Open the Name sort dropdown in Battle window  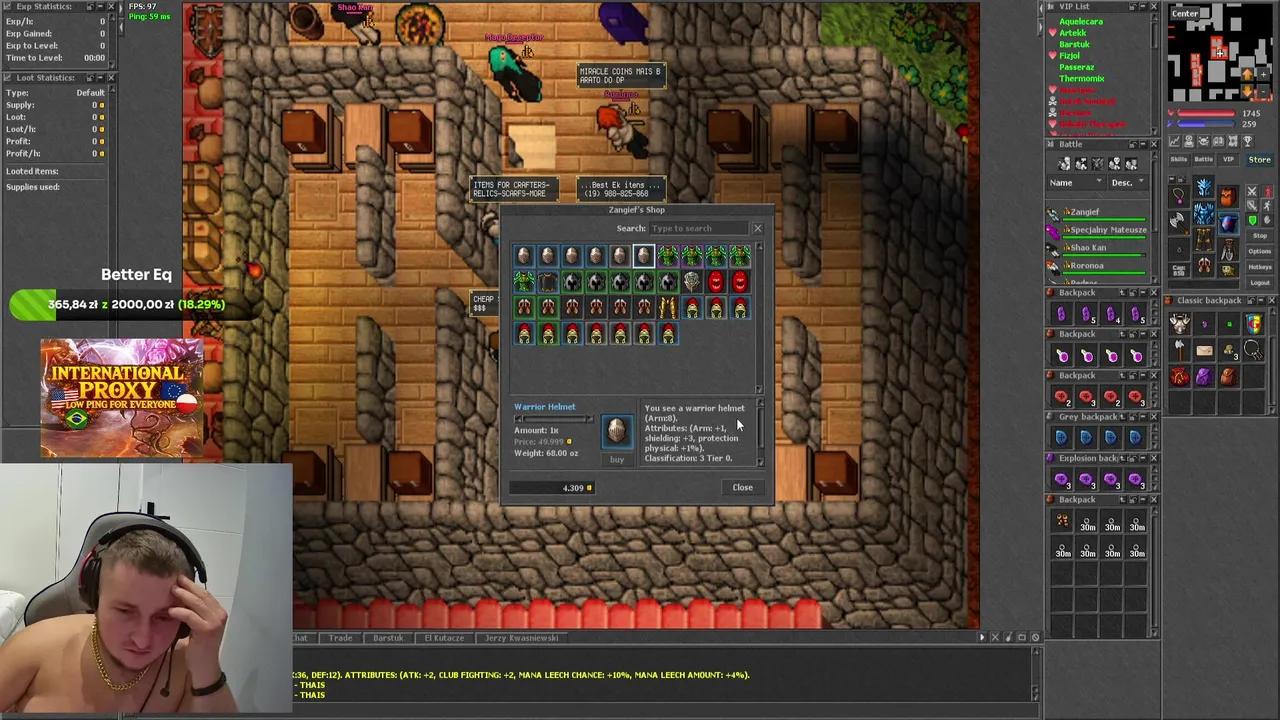pyautogui.click(x=1075, y=183)
